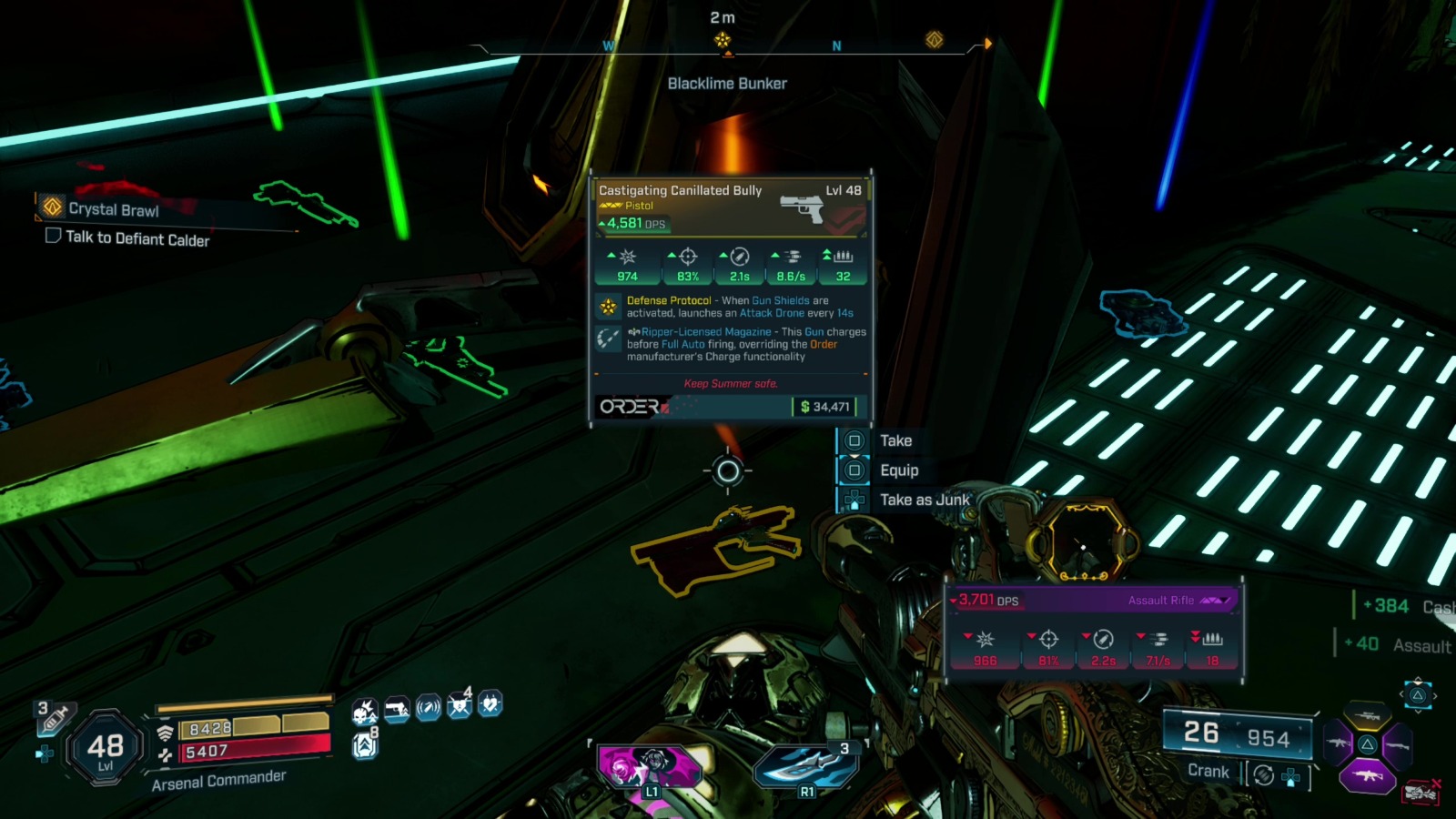Select the purple highlighted weapon wheel slot
This screenshot has height=819, width=1456.
(x=1366, y=776)
